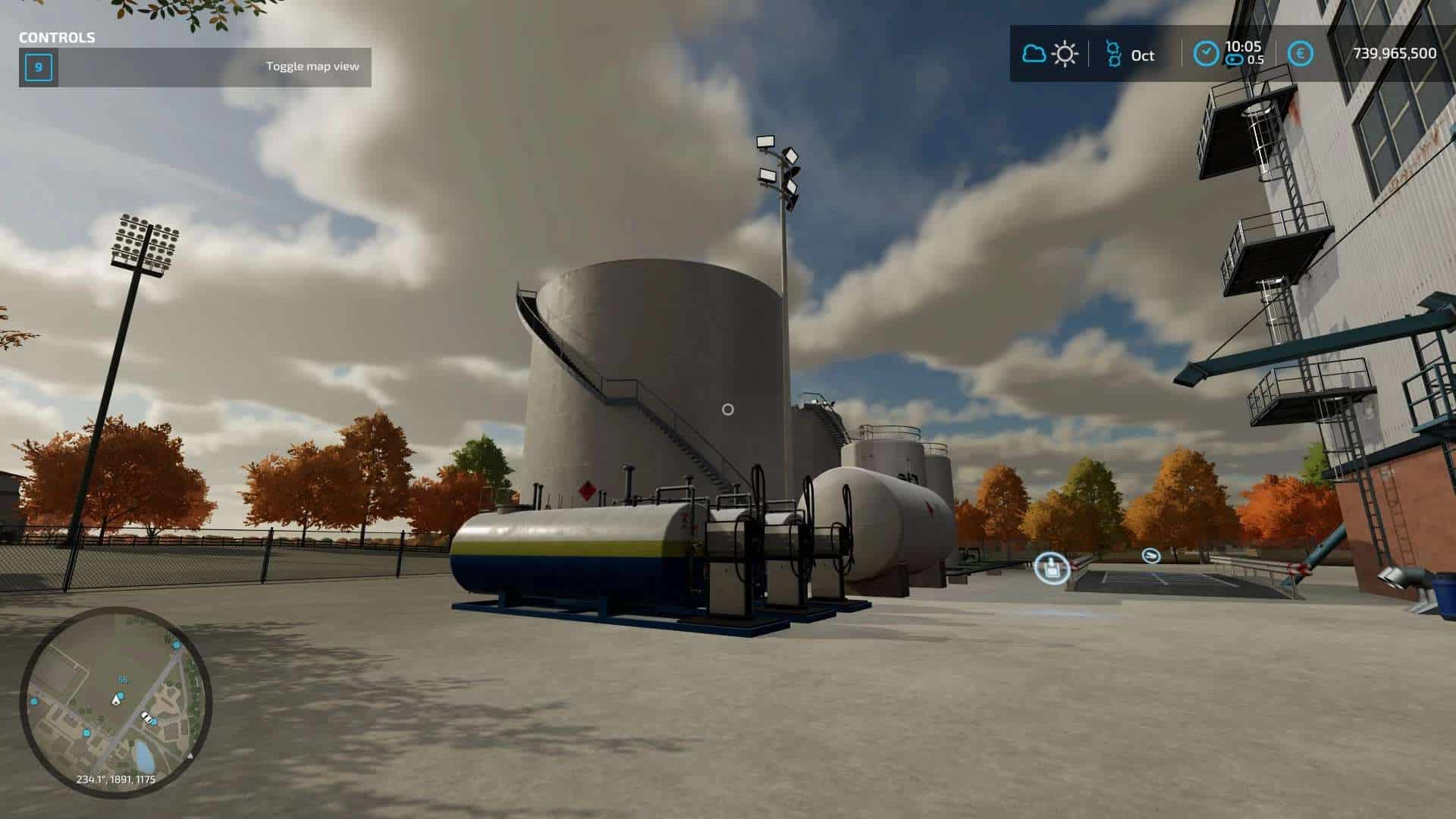Click the growth season icon beside Oct
Viewport: 1456px width, 819px height.
[1112, 54]
